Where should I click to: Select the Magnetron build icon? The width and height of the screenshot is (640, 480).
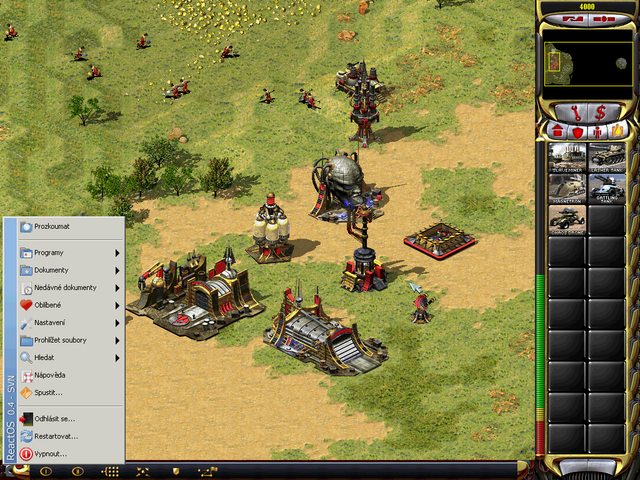coord(567,189)
